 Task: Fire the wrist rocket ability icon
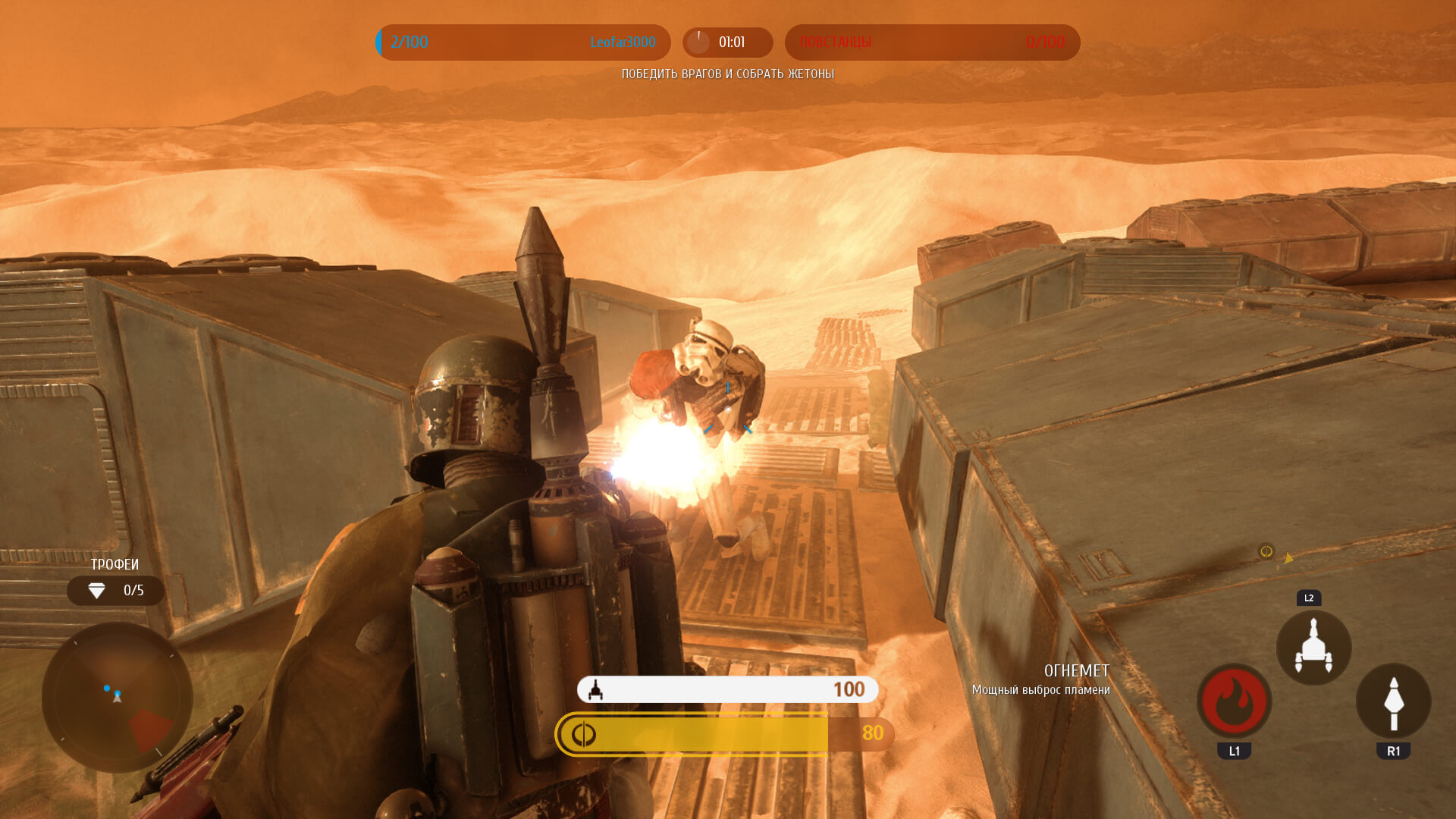[x=1393, y=701]
